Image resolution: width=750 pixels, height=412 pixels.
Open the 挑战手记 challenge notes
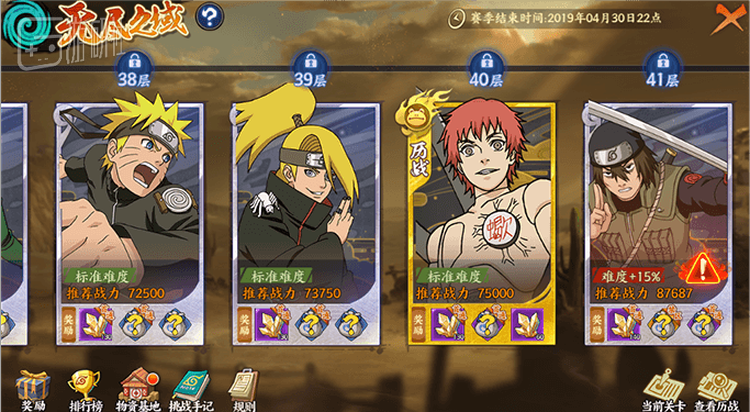(x=193, y=387)
